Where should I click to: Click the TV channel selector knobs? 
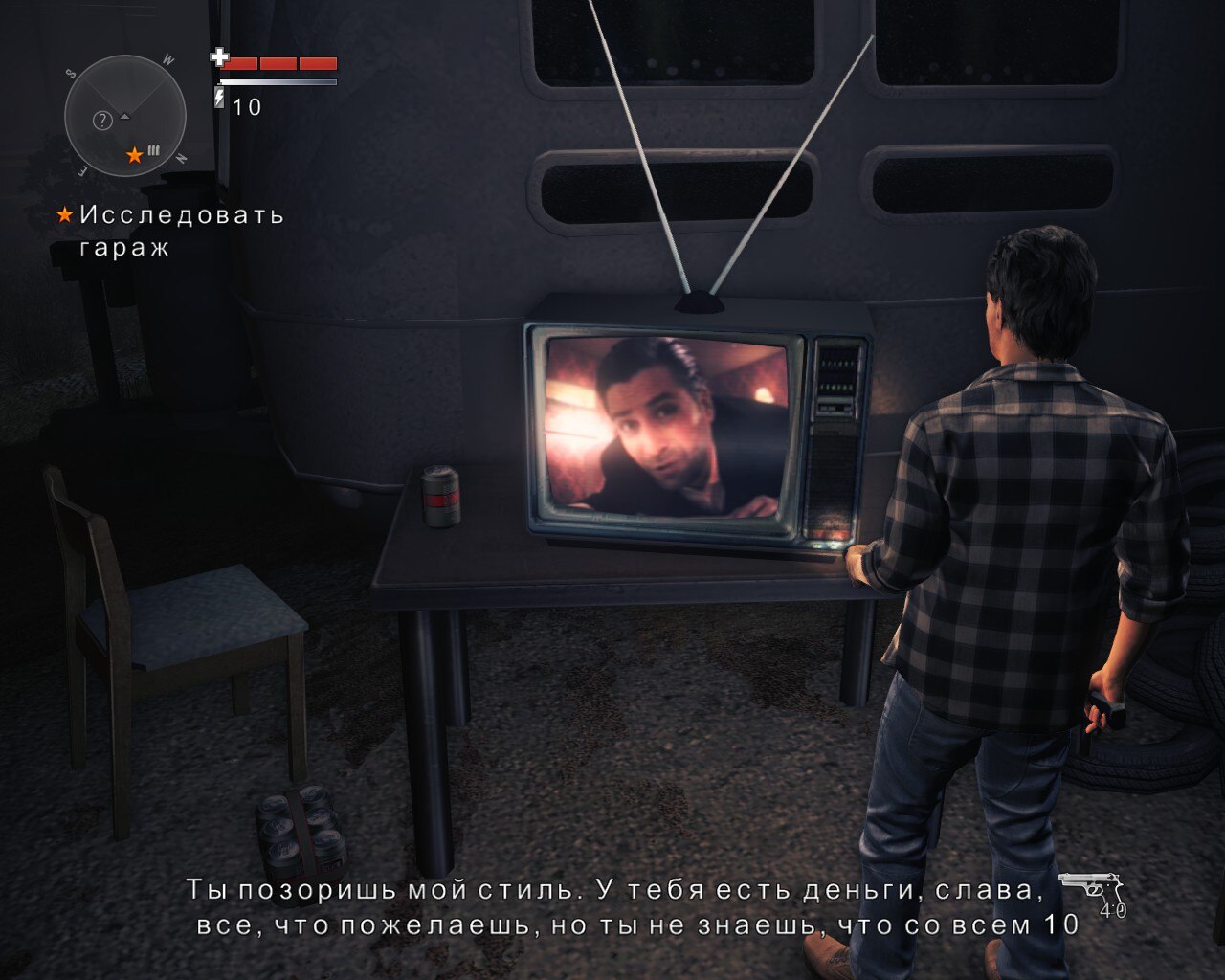[x=835, y=373]
